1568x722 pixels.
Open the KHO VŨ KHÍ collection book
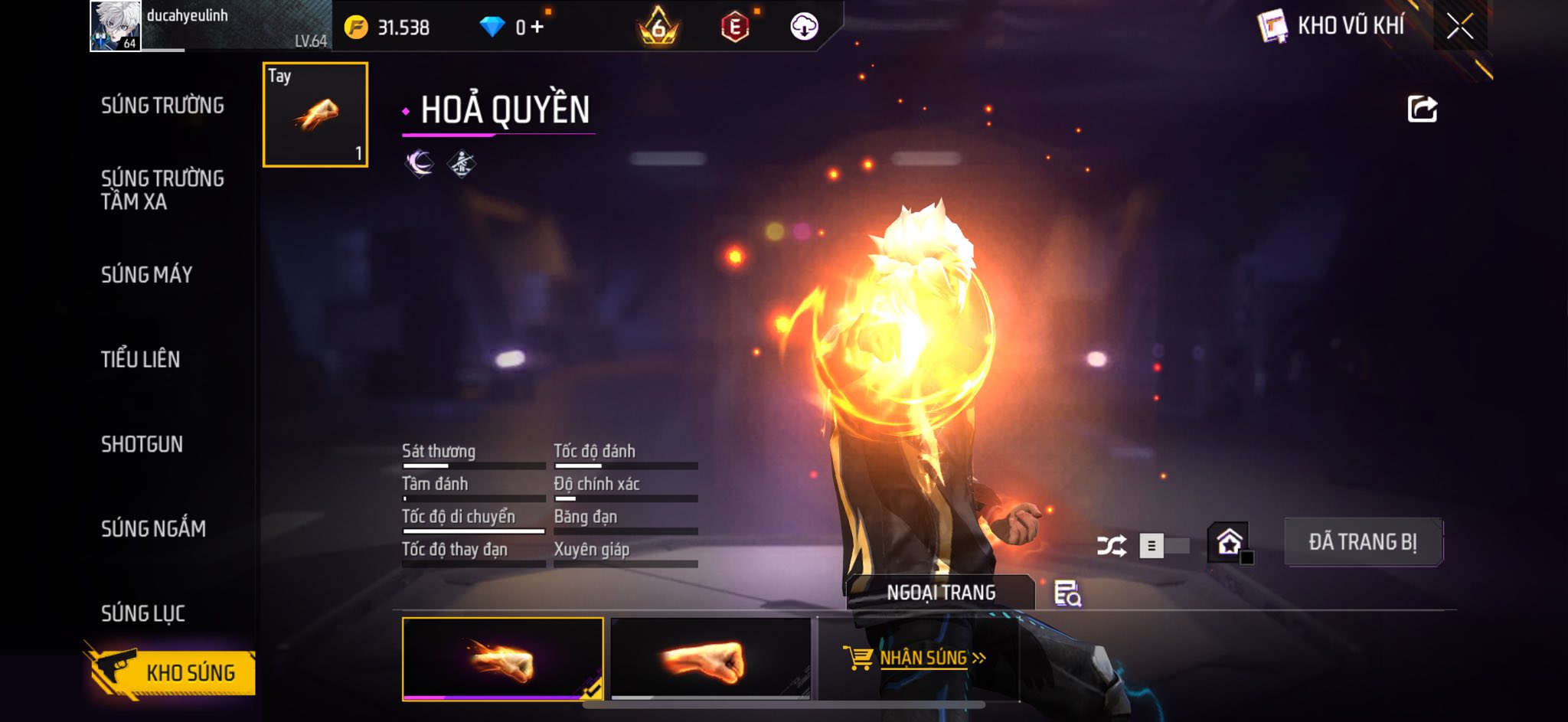pyautogui.click(x=1331, y=26)
